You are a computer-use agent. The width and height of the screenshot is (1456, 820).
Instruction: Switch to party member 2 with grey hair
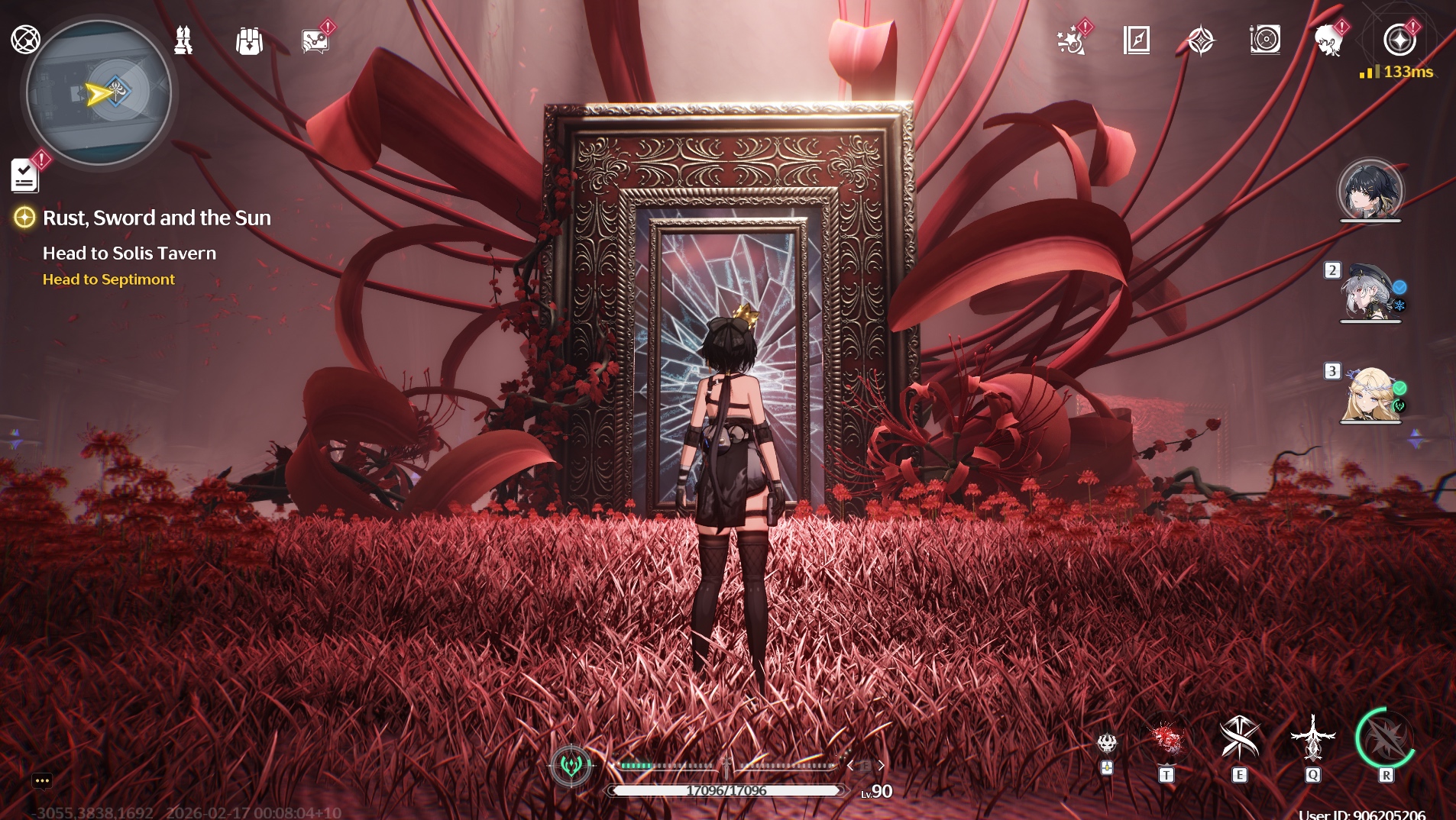[1370, 293]
